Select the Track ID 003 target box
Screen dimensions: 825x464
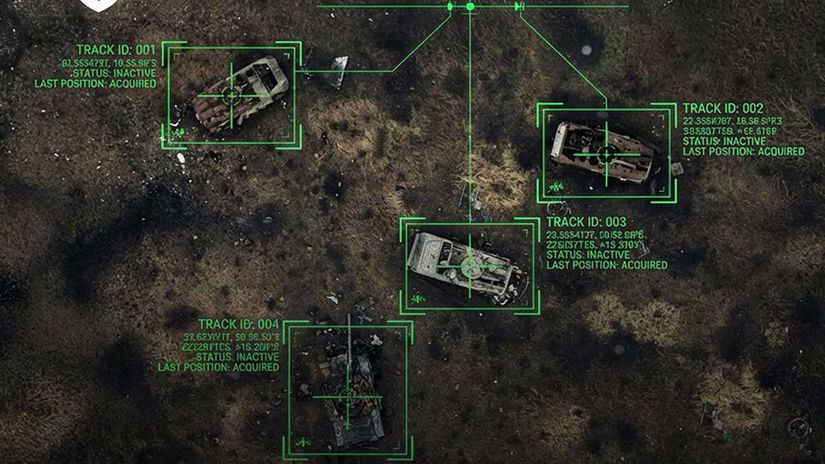pyautogui.click(x=467, y=266)
